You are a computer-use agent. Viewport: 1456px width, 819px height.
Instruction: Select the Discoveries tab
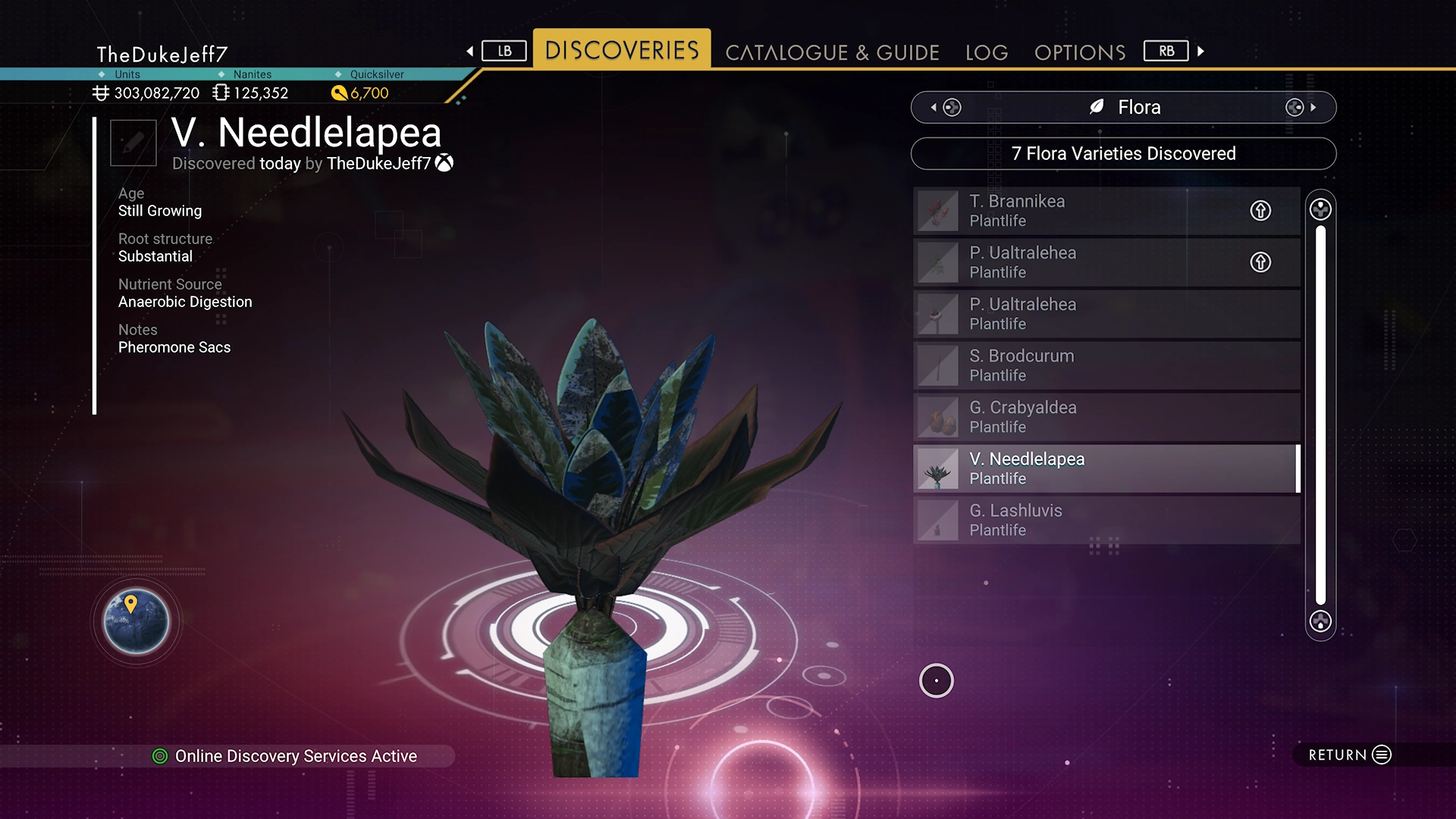click(622, 50)
